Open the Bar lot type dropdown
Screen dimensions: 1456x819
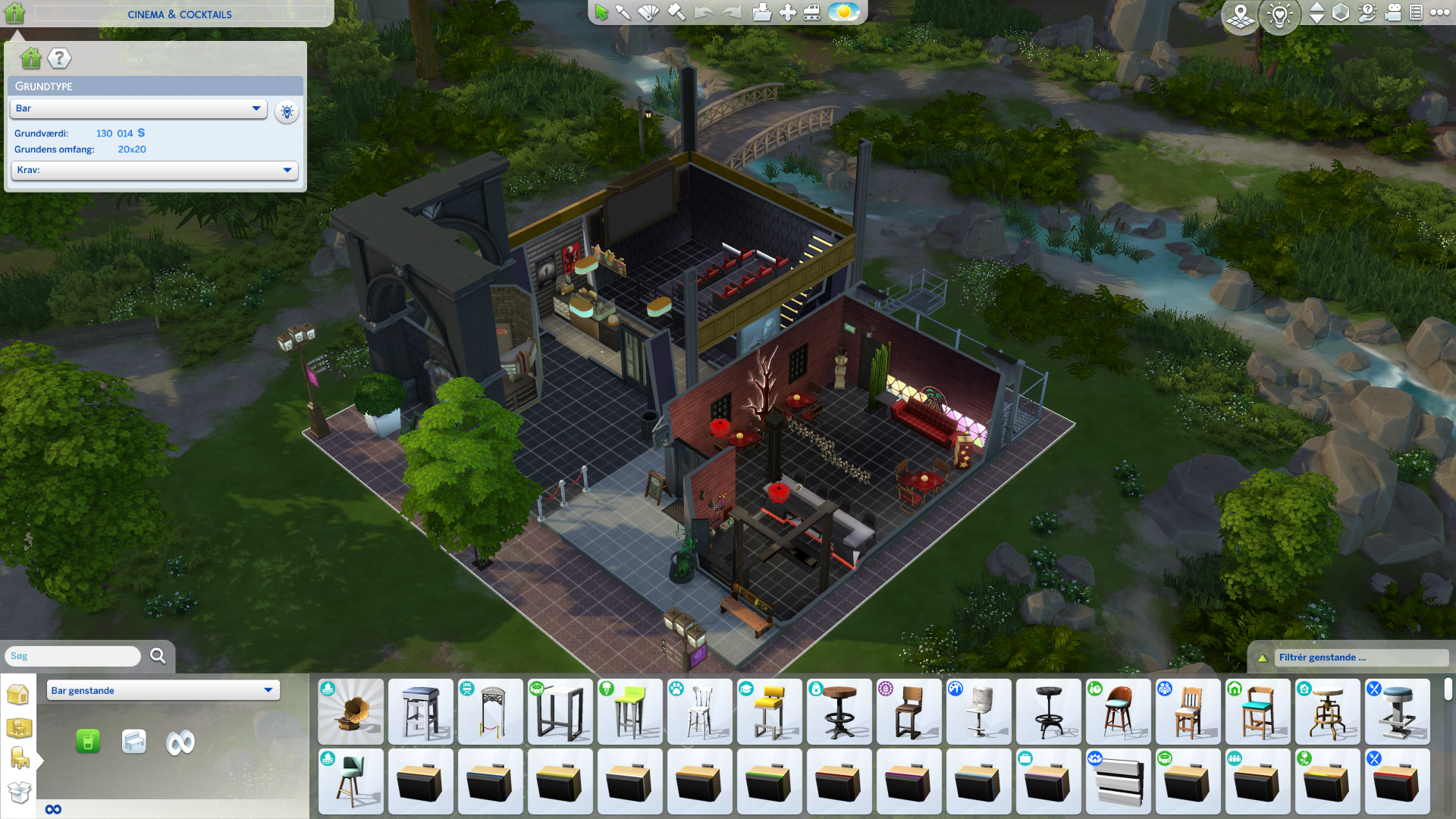tap(139, 108)
